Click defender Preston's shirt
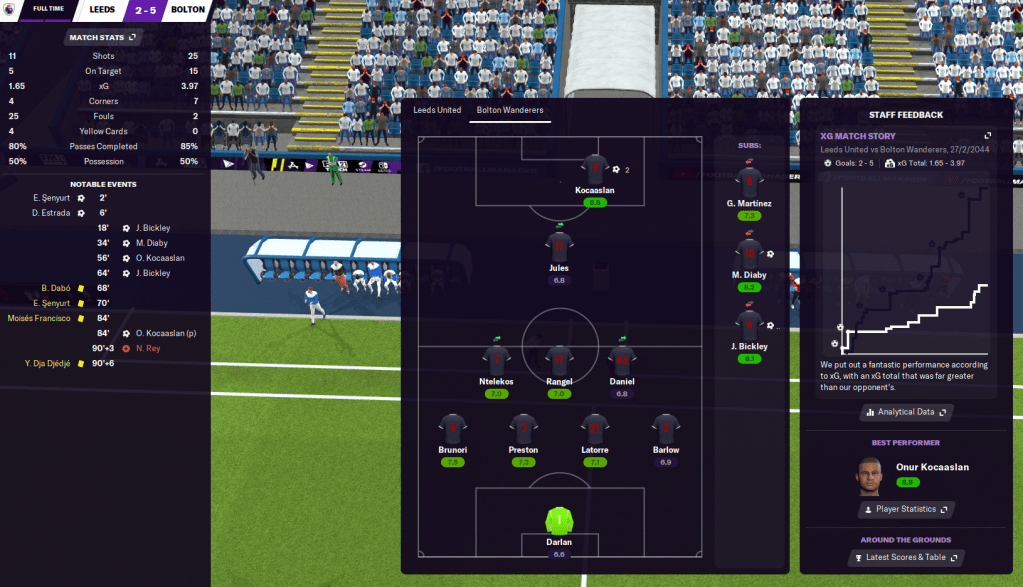1023x587 pixels. coord(523,429)
